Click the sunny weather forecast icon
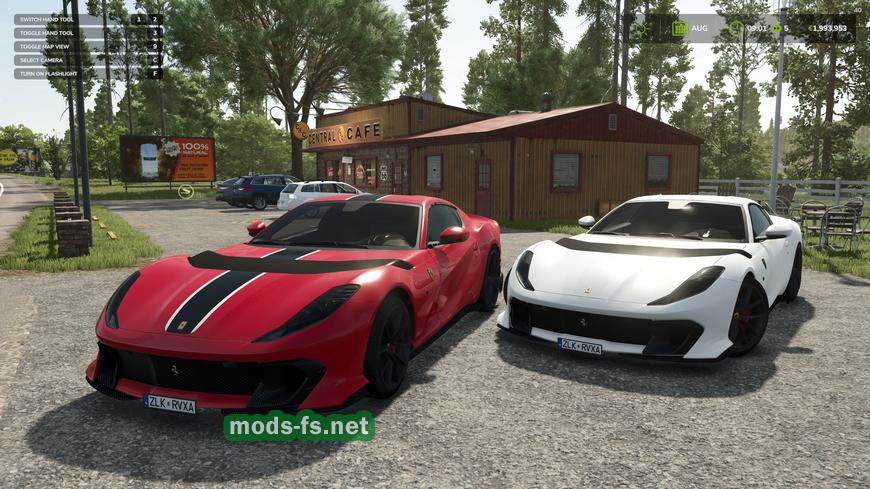 coord(641,28)
